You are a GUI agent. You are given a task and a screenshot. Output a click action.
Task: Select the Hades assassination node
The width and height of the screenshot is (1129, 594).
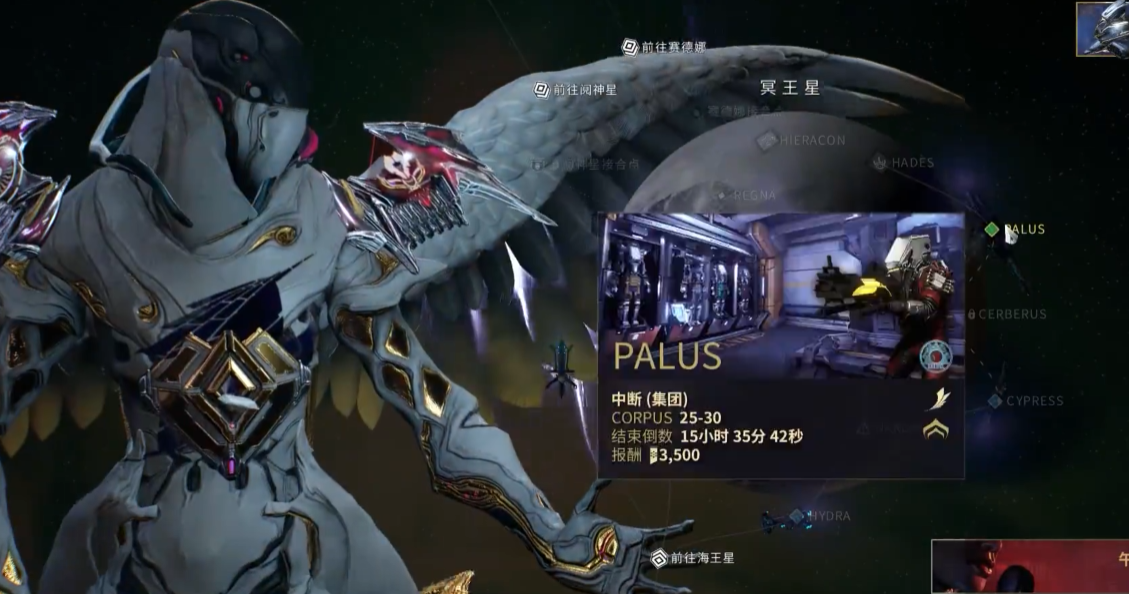pos(880,162)
